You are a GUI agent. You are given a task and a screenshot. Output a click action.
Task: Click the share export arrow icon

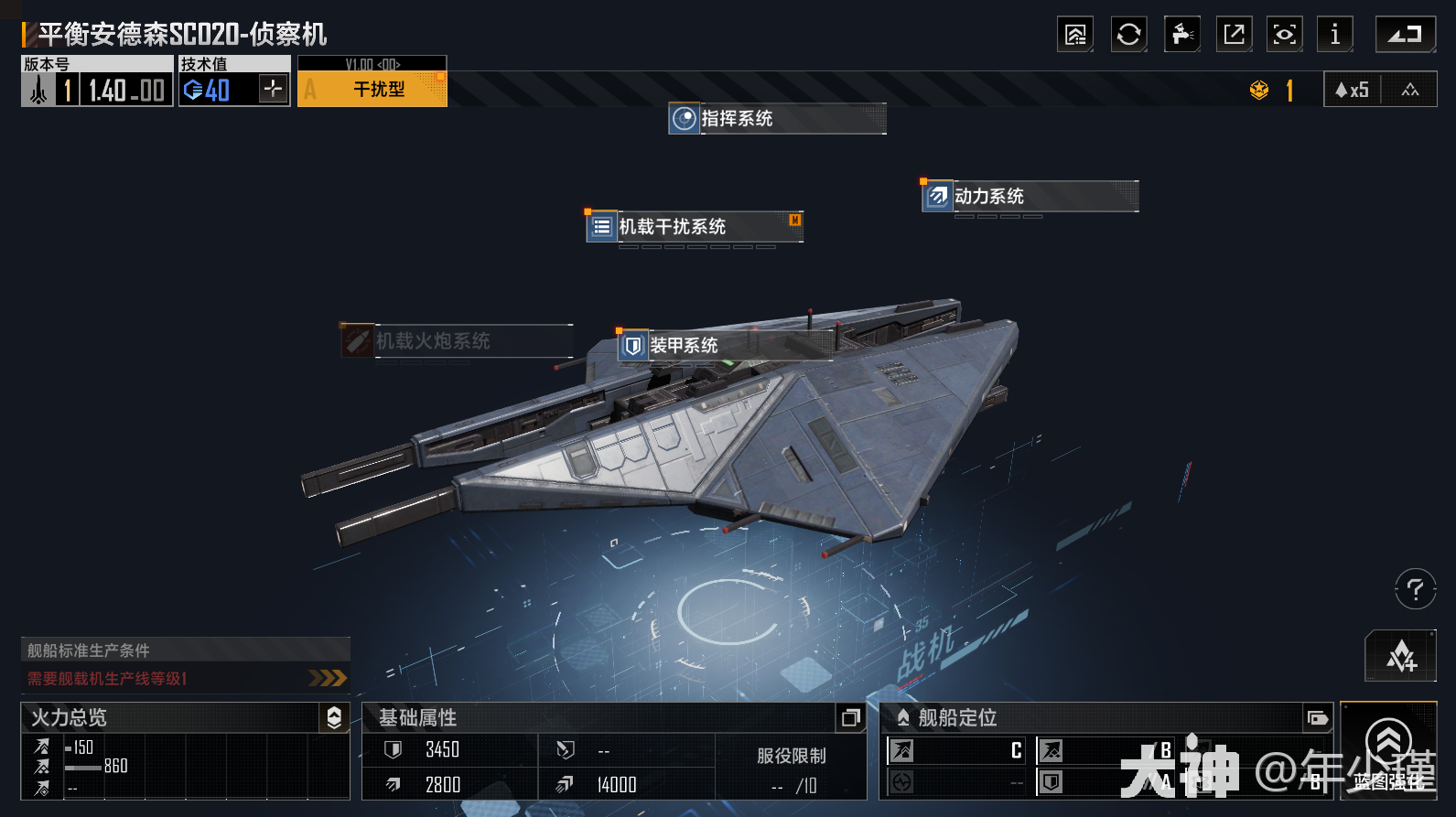1234,36
